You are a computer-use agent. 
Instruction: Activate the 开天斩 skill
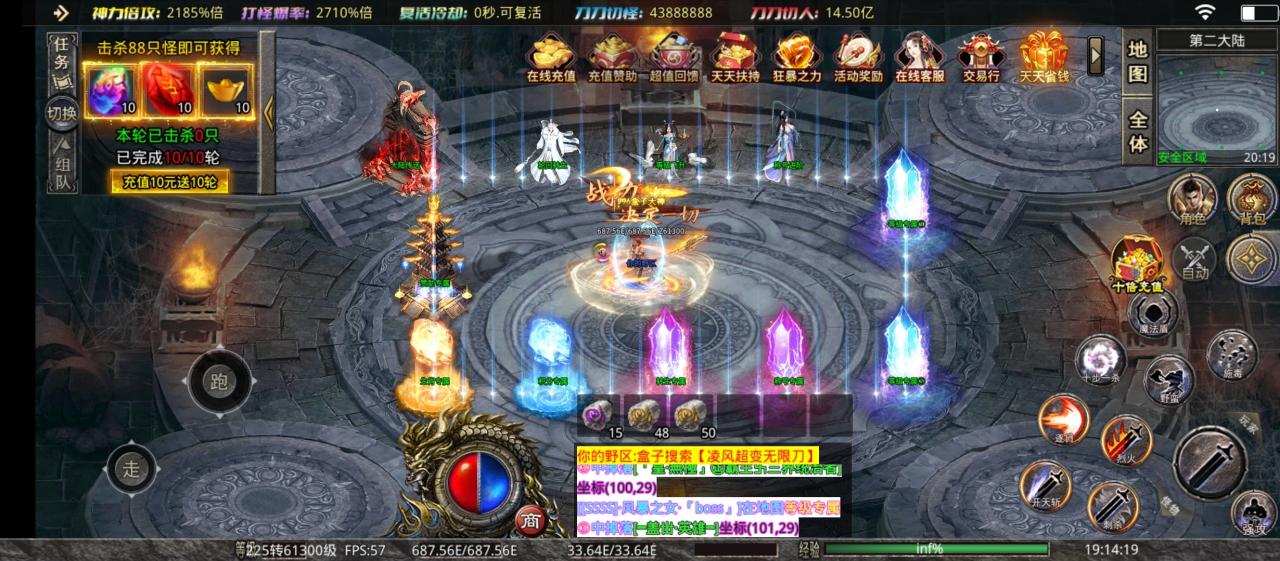coord(1045,486)
